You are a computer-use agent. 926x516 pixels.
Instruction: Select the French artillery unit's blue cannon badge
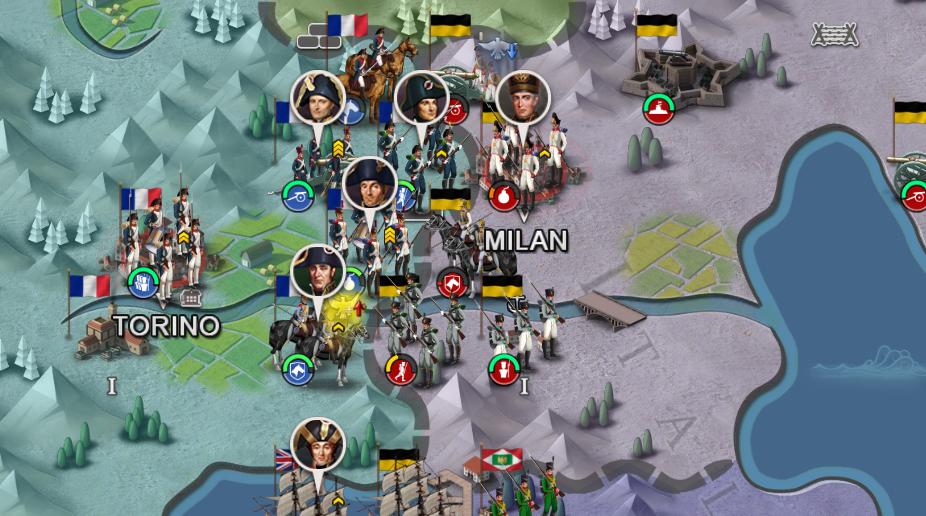point(297,195)
